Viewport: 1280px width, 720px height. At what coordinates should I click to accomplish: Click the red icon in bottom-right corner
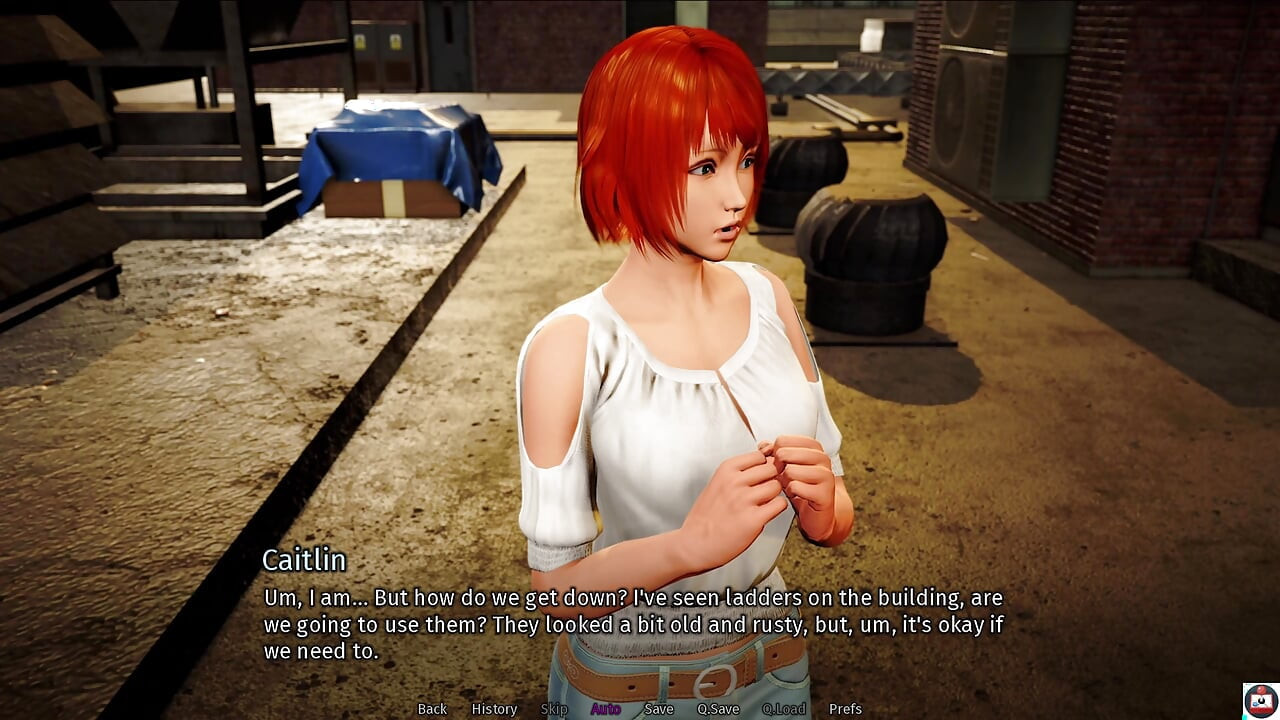click(1260, 700)
